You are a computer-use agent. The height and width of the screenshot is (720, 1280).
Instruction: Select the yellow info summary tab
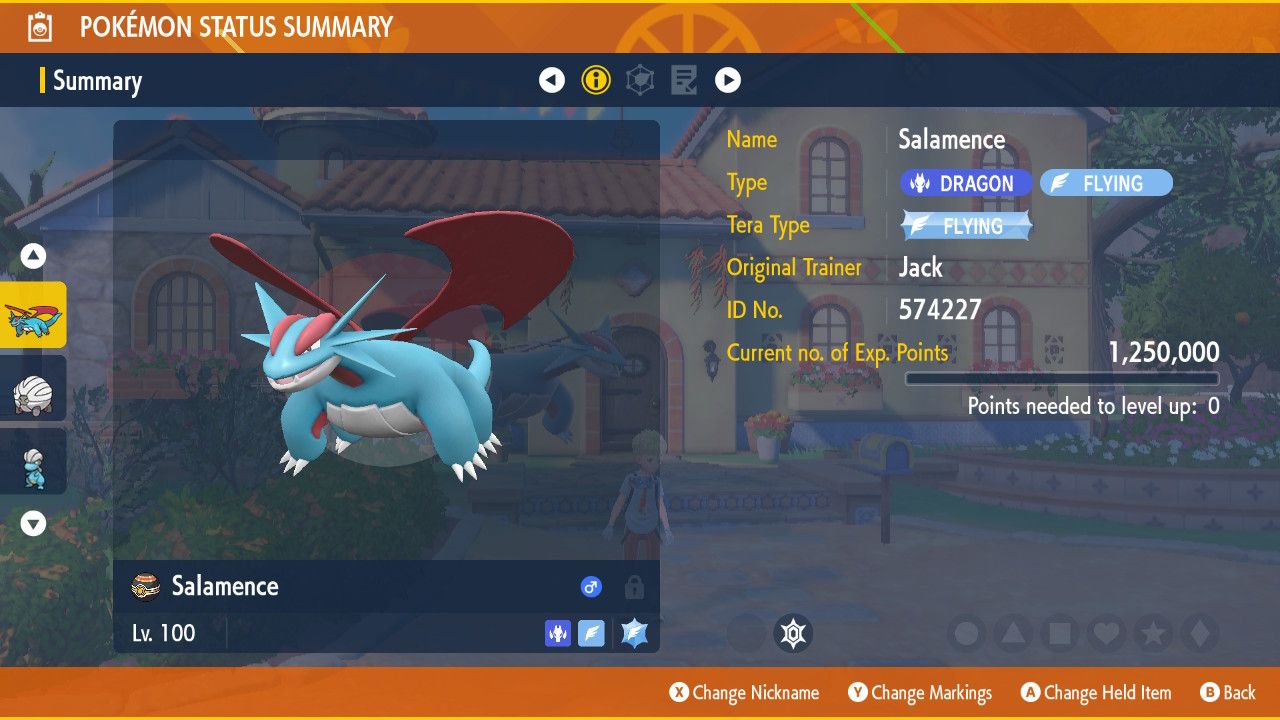click(x=596, y=80)
